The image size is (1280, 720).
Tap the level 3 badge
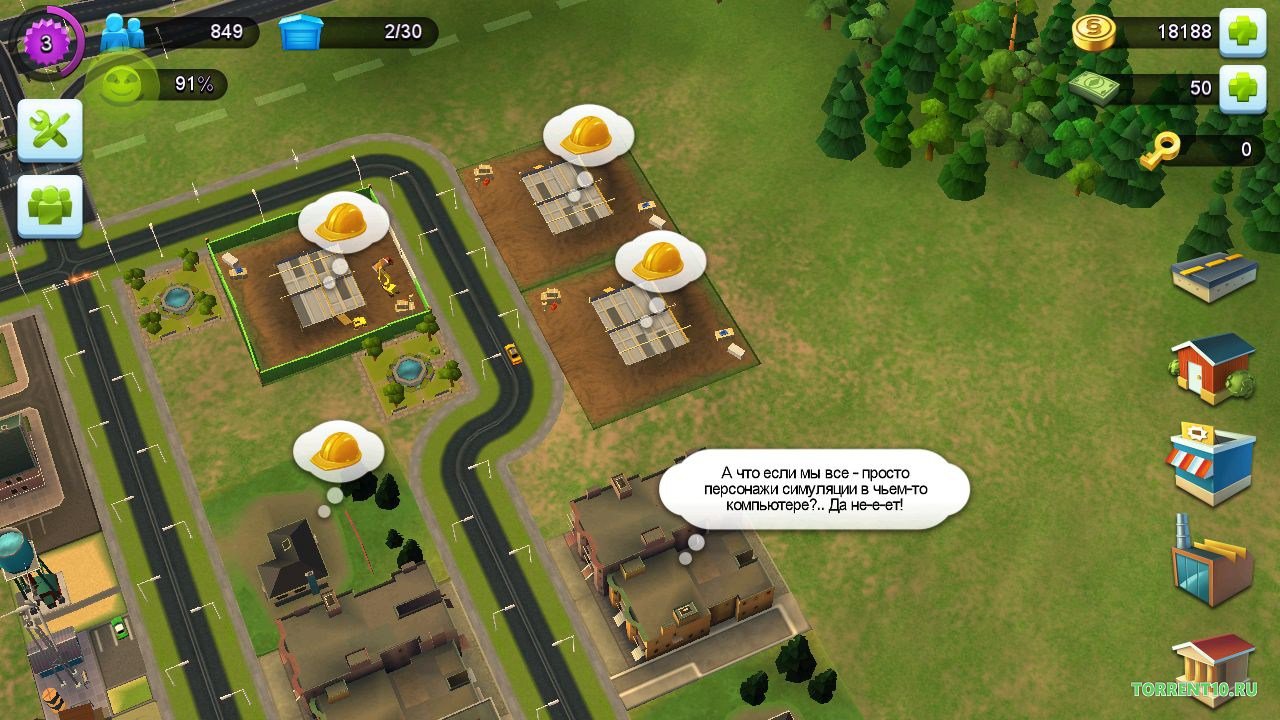point(45,40)
